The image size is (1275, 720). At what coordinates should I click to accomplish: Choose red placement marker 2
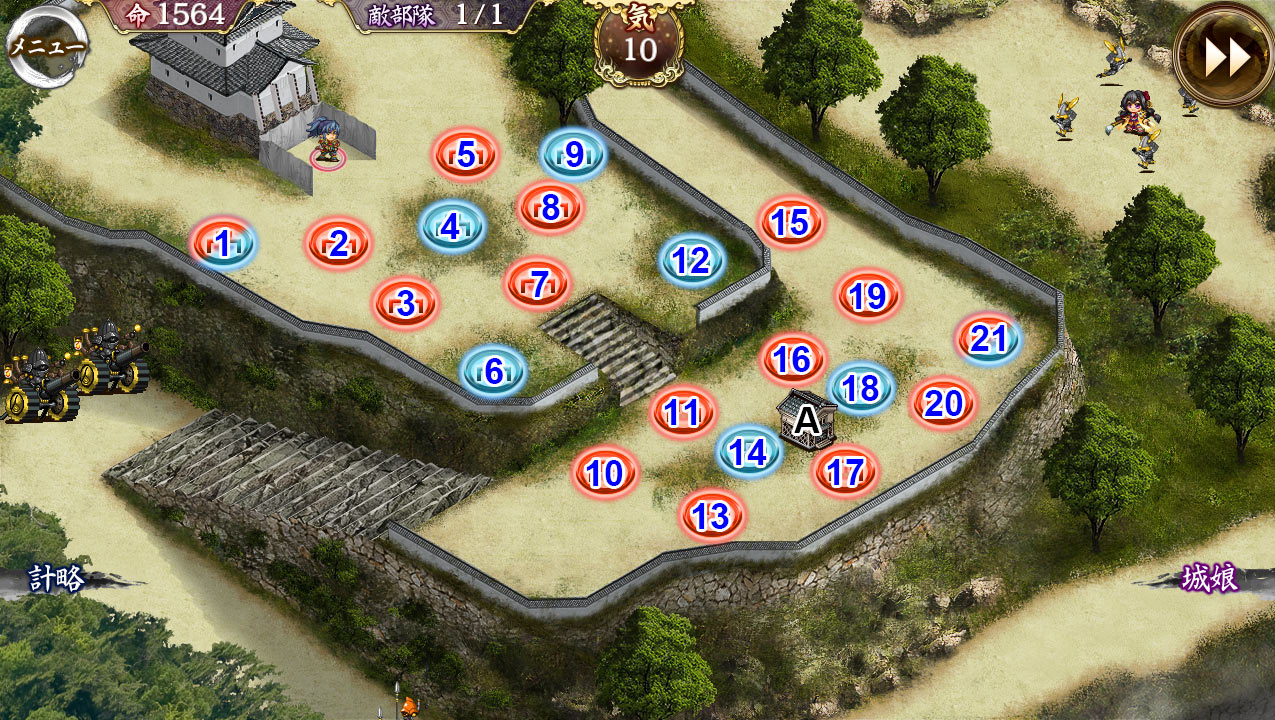click(x=338, y=243)
